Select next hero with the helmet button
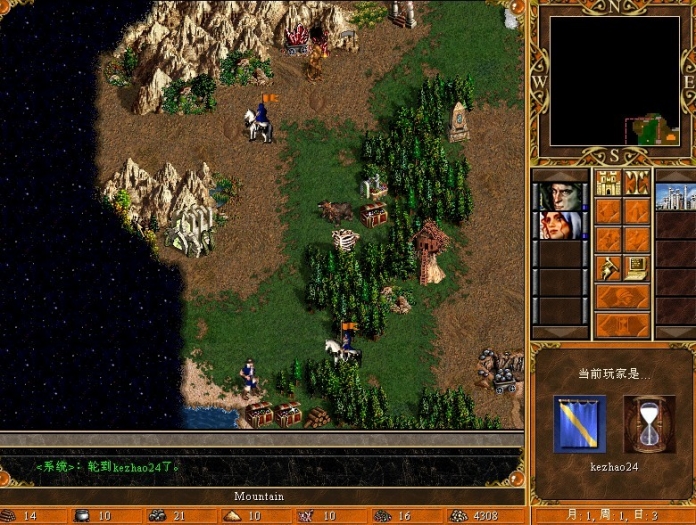Image resolution: width=696 pixels, height=525 pixels. click(x=622, y=297)
